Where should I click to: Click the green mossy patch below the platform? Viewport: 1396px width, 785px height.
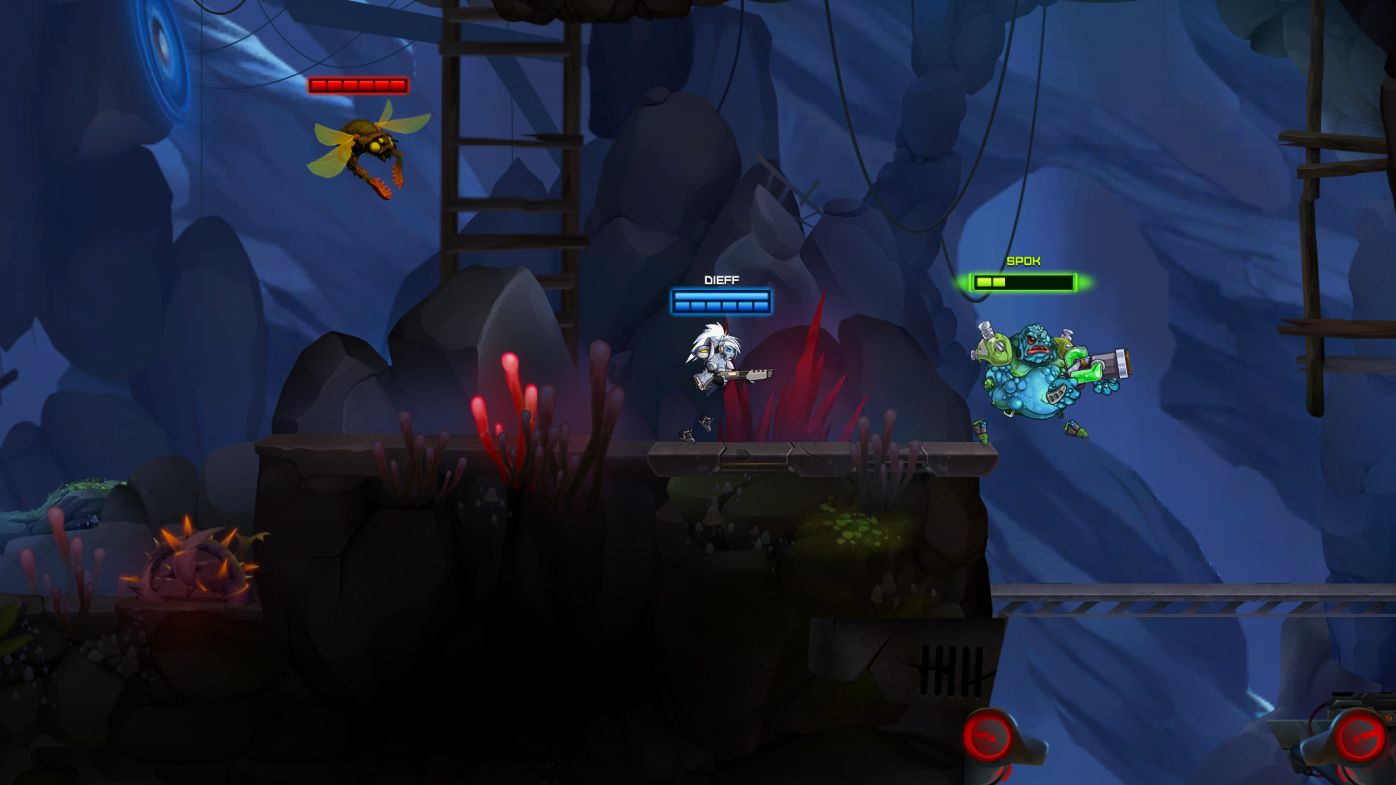click(855, 525)
